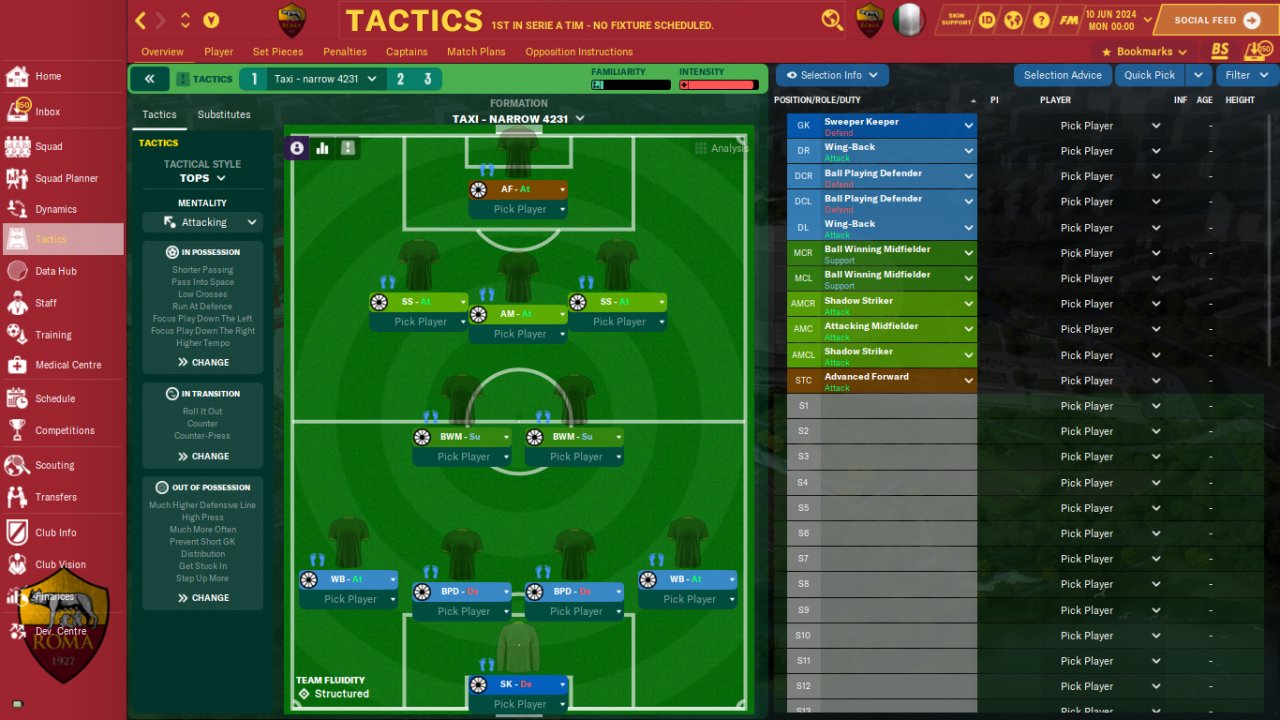Switch to the Substitutes tab
The image size is (1280, 720).
[224, 115]
